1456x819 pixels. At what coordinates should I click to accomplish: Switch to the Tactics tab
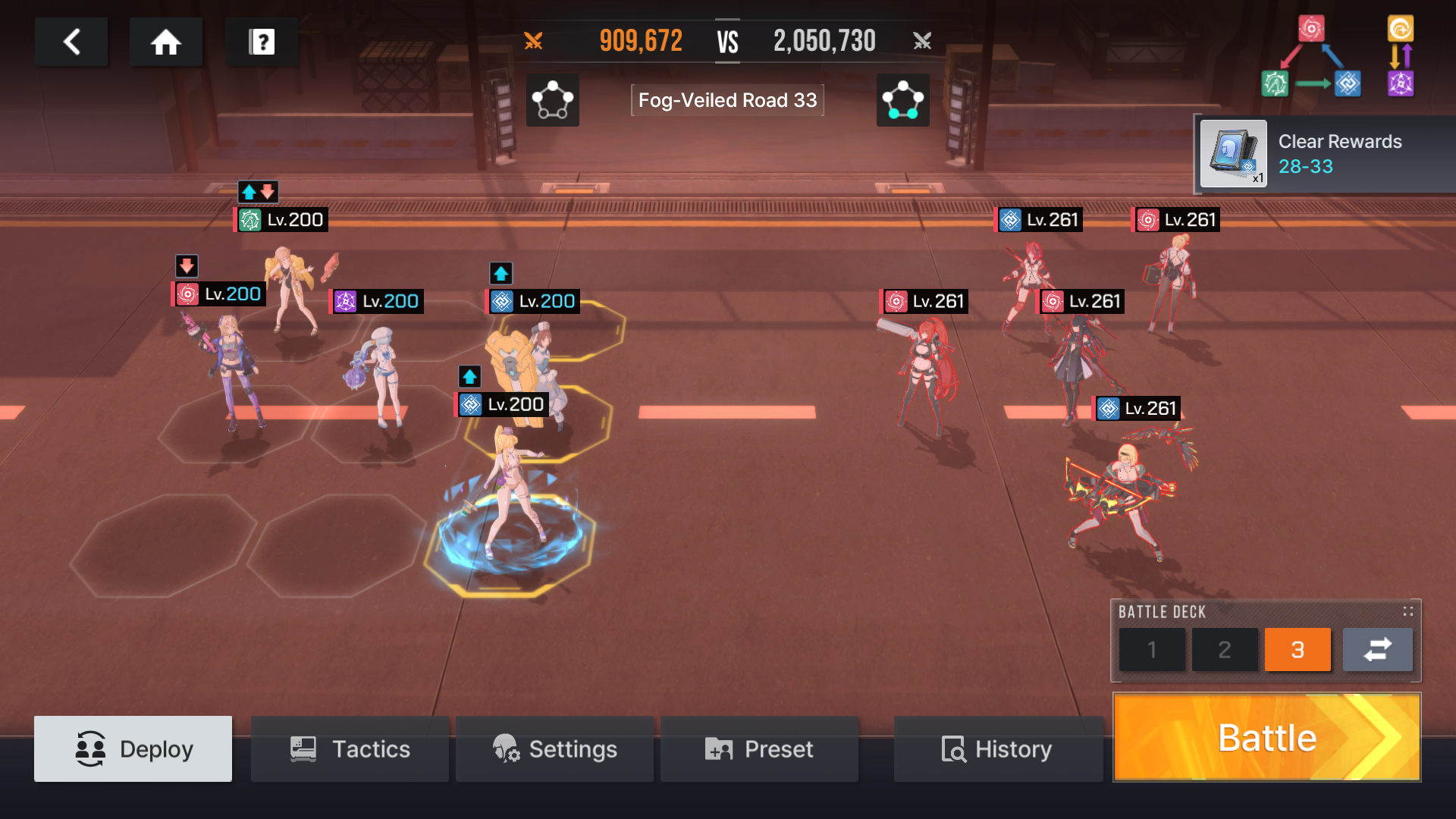point(350,748)
